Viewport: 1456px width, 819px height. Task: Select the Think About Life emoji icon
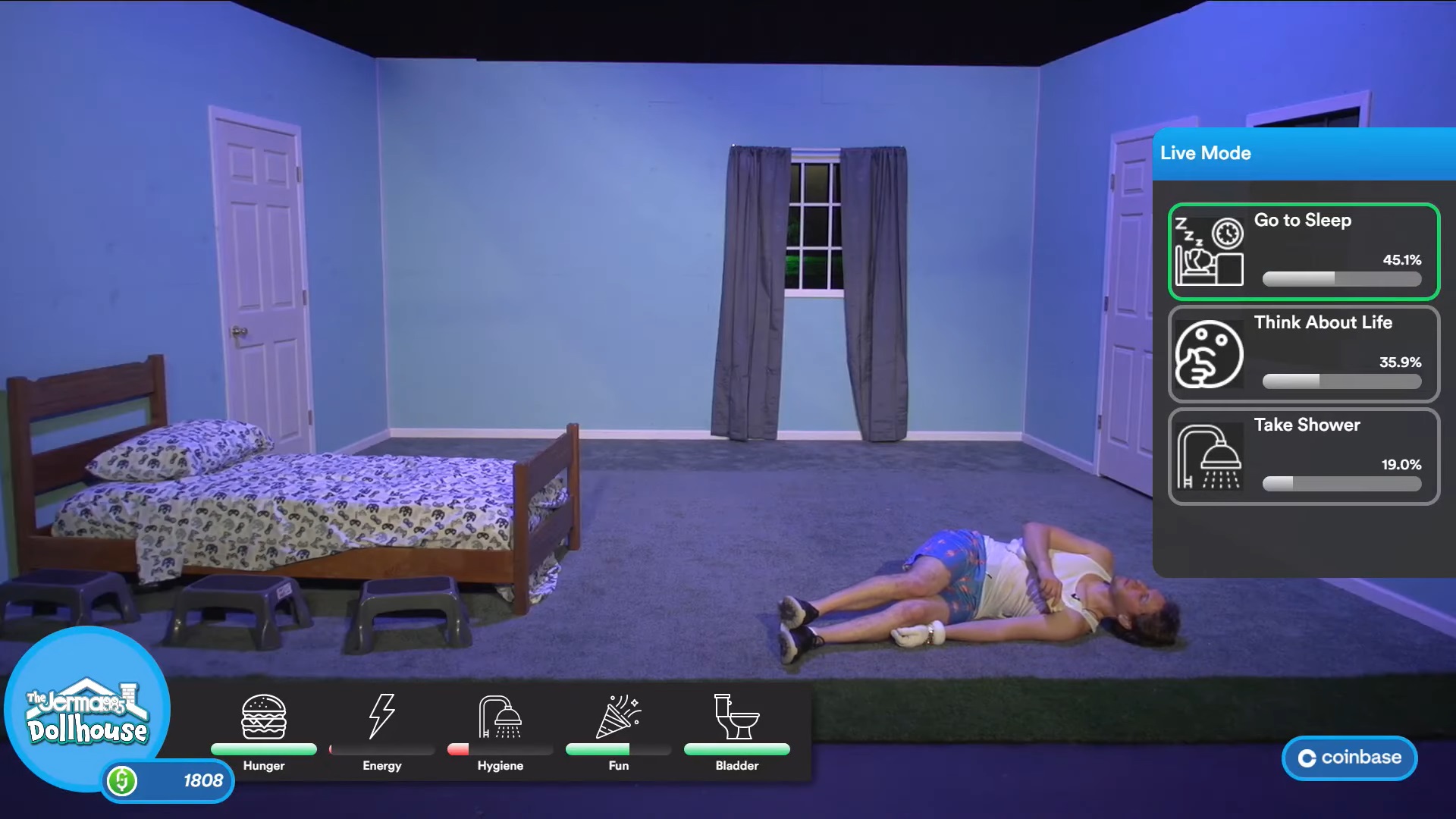pos(1210,355)
